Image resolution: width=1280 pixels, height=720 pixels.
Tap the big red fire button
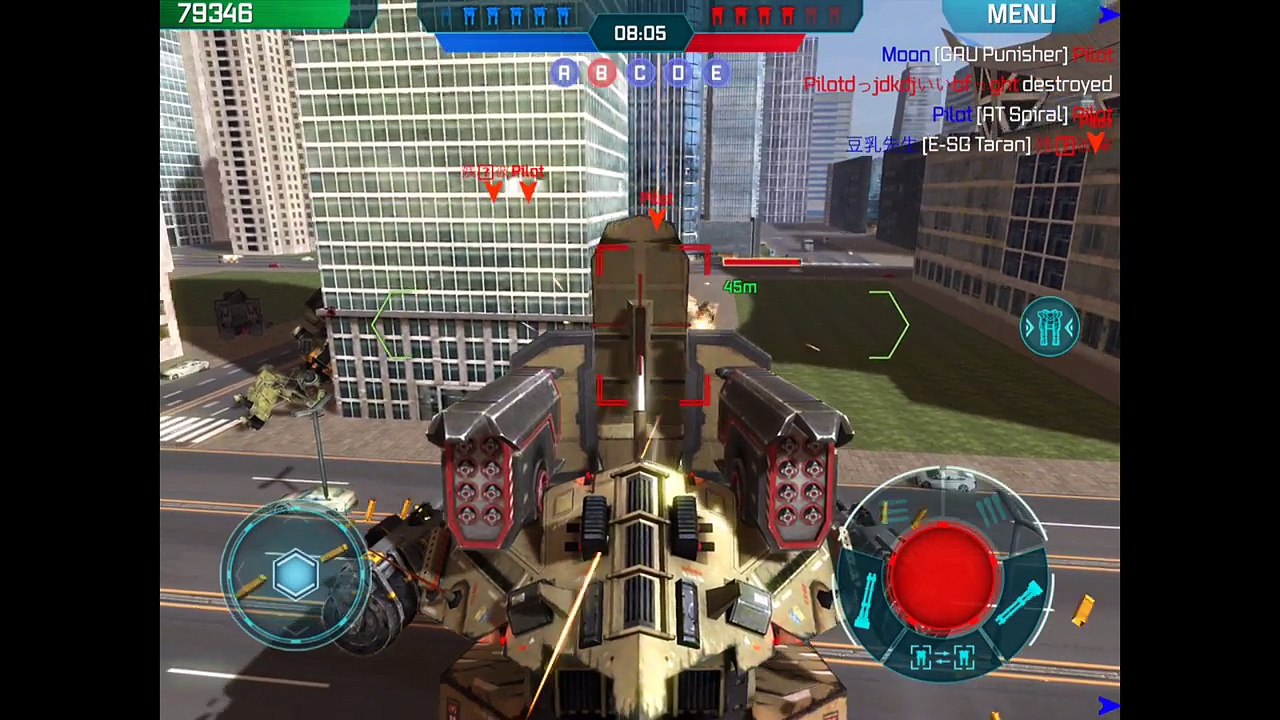point(942,573)
